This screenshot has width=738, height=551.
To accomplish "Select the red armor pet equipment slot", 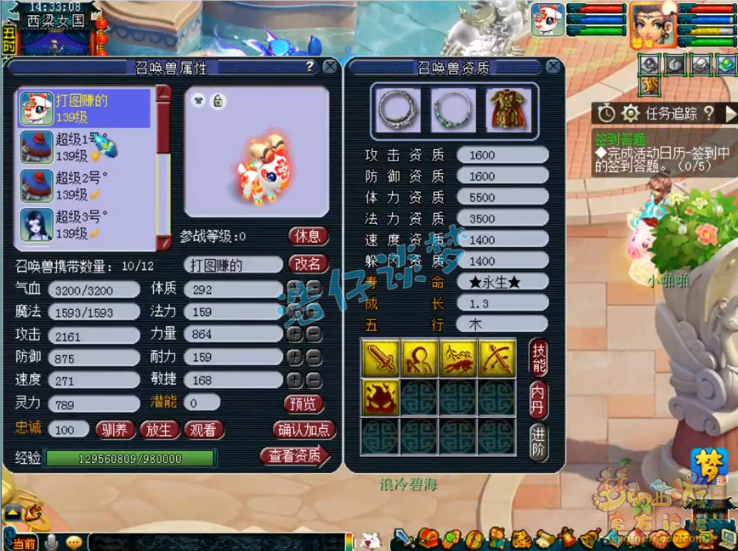I will [x=508, y=109].
